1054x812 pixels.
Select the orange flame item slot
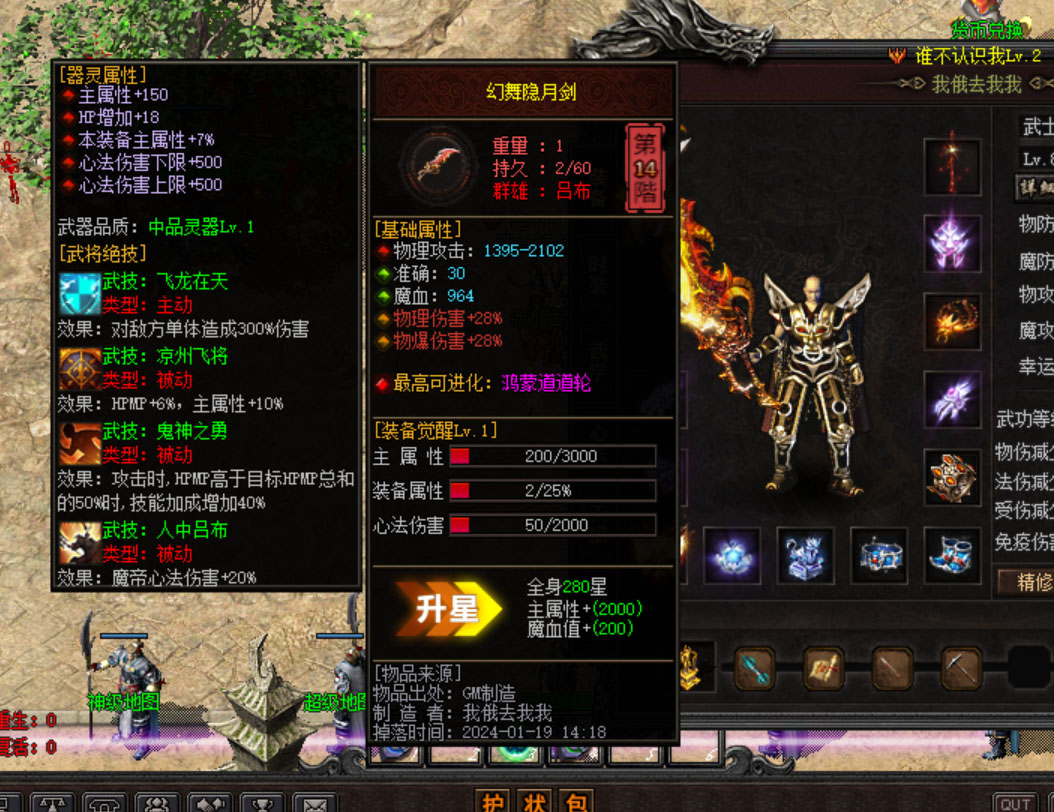(949, 321)
